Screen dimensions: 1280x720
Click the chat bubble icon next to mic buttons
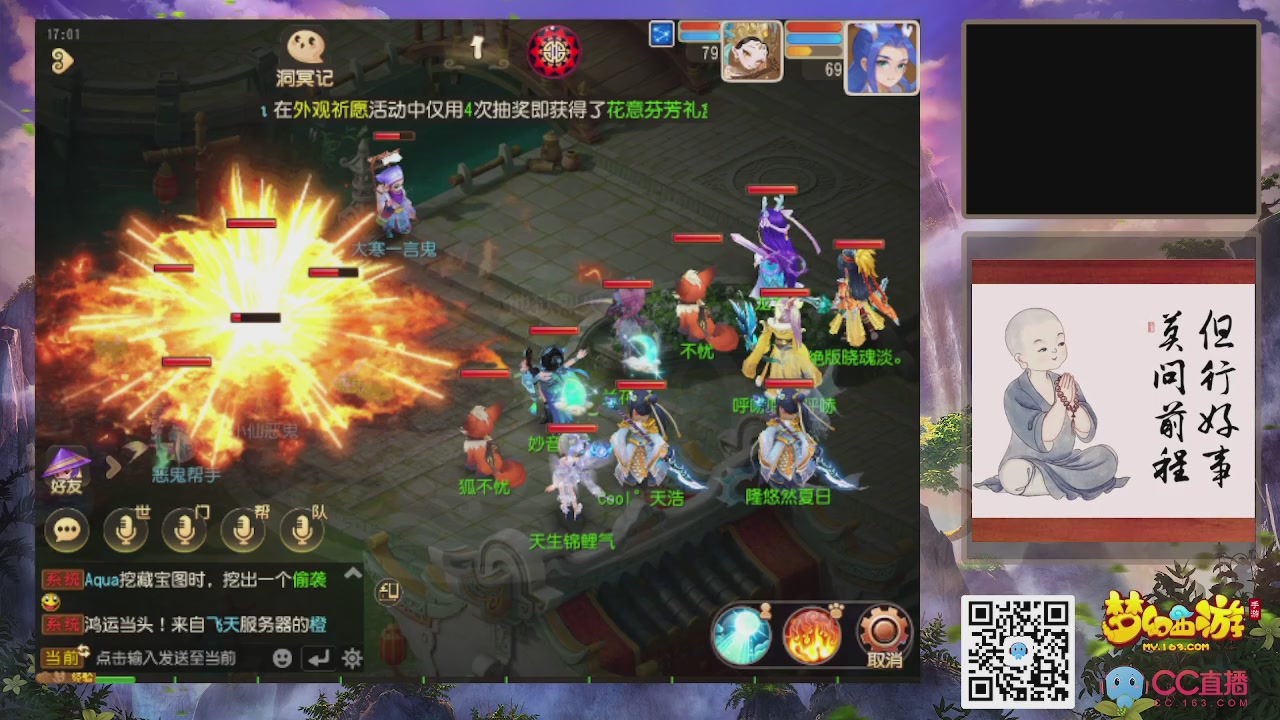coord(68,530)
